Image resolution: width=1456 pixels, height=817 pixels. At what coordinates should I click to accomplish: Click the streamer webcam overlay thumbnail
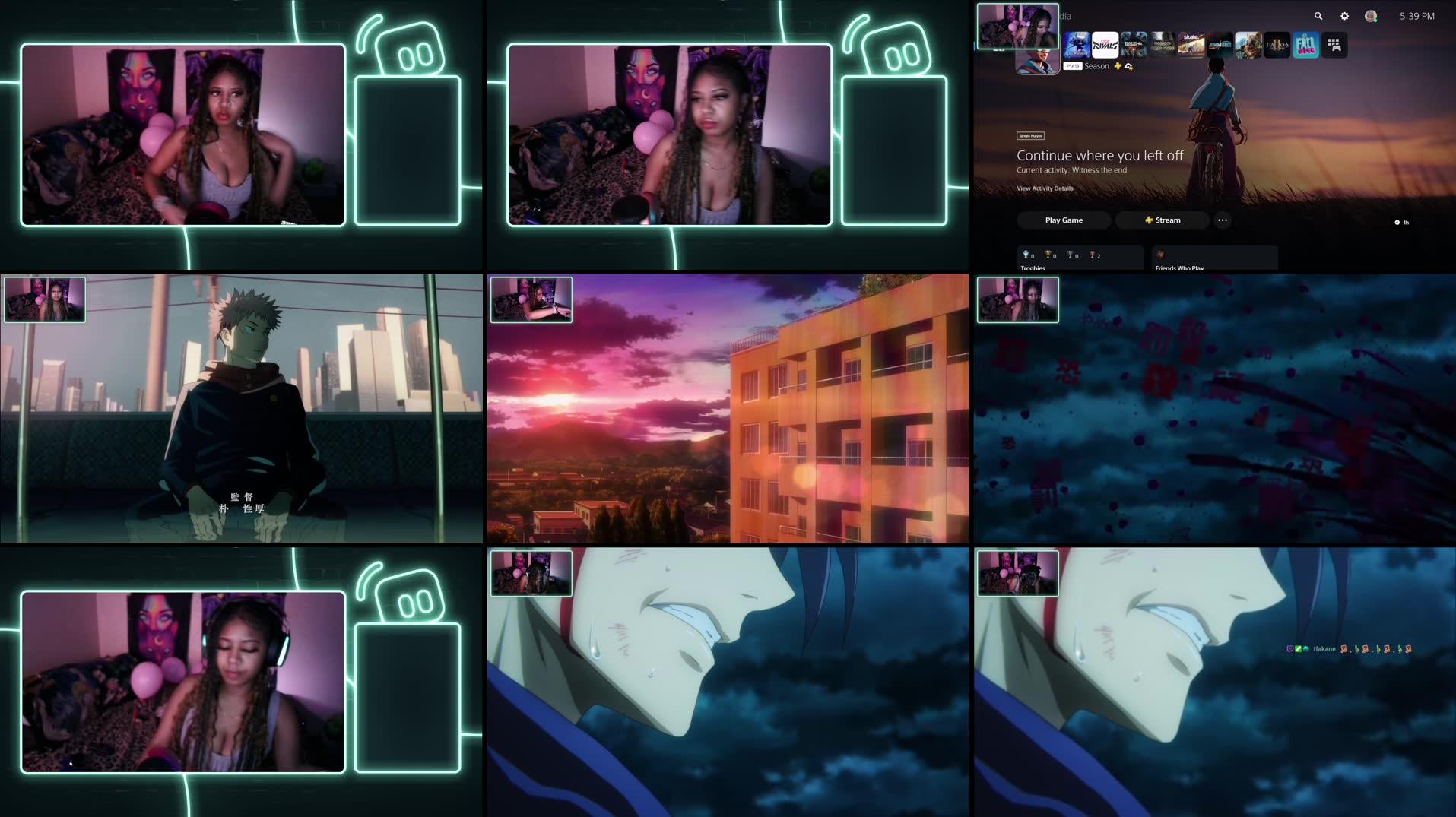(1018, 25)
